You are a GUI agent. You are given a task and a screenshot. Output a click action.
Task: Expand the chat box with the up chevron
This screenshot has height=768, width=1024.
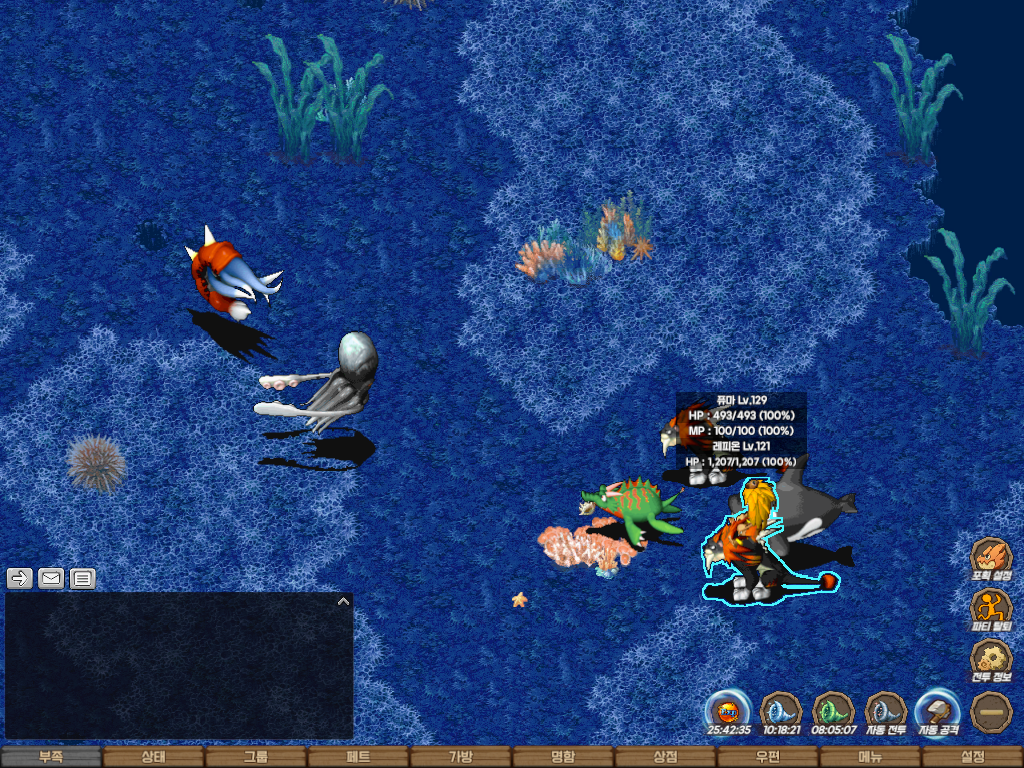point(343,602)
